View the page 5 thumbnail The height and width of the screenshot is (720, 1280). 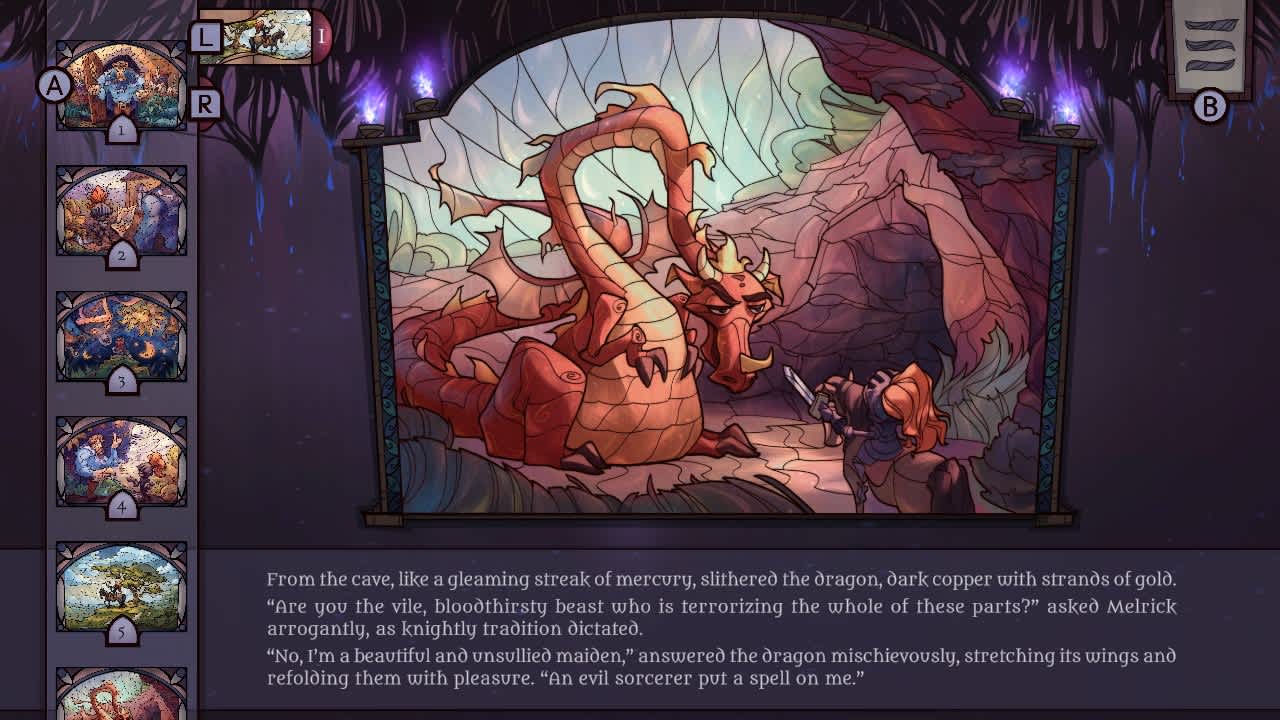point(120,585)
